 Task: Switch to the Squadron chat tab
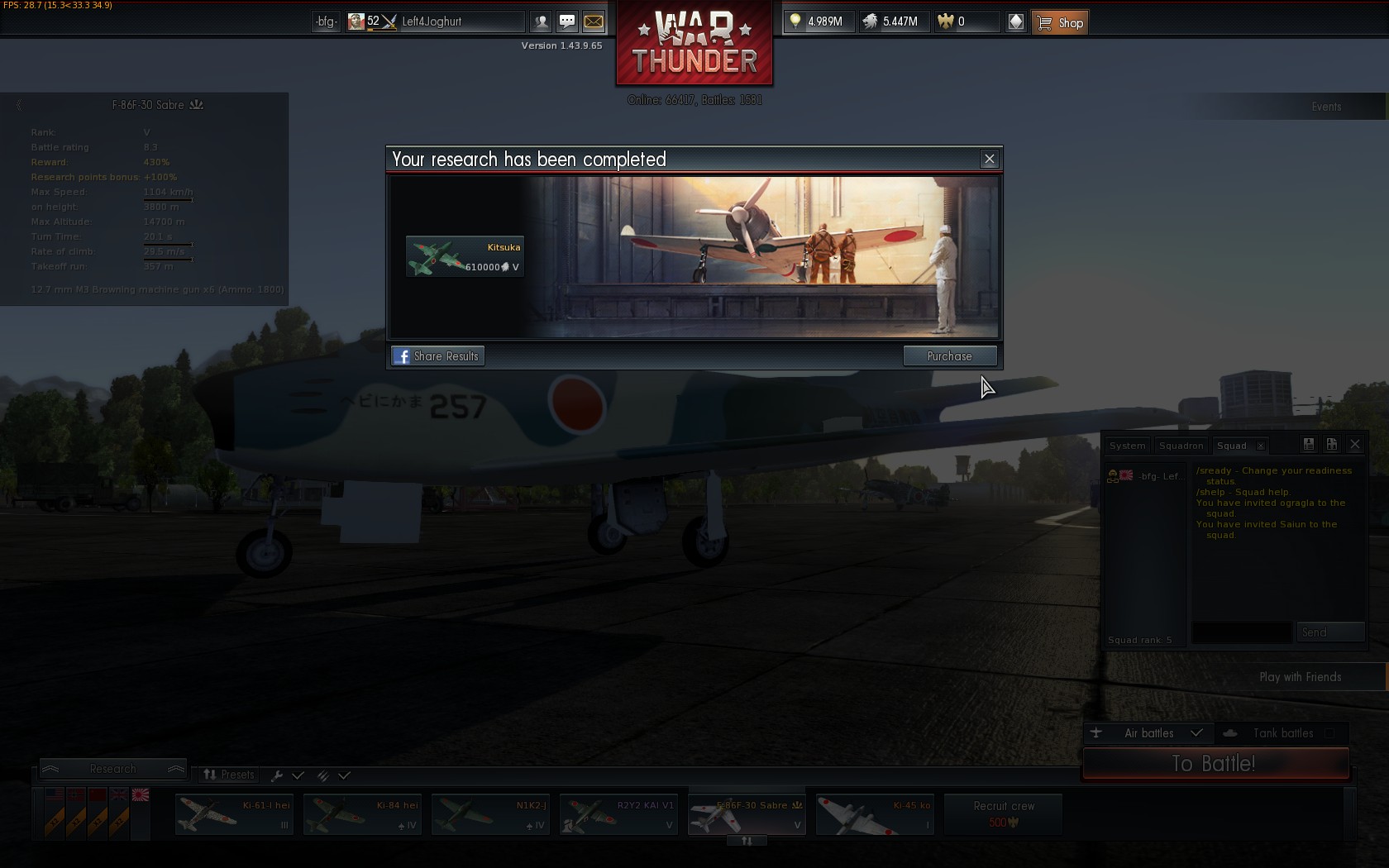[x=1181, y=446]
